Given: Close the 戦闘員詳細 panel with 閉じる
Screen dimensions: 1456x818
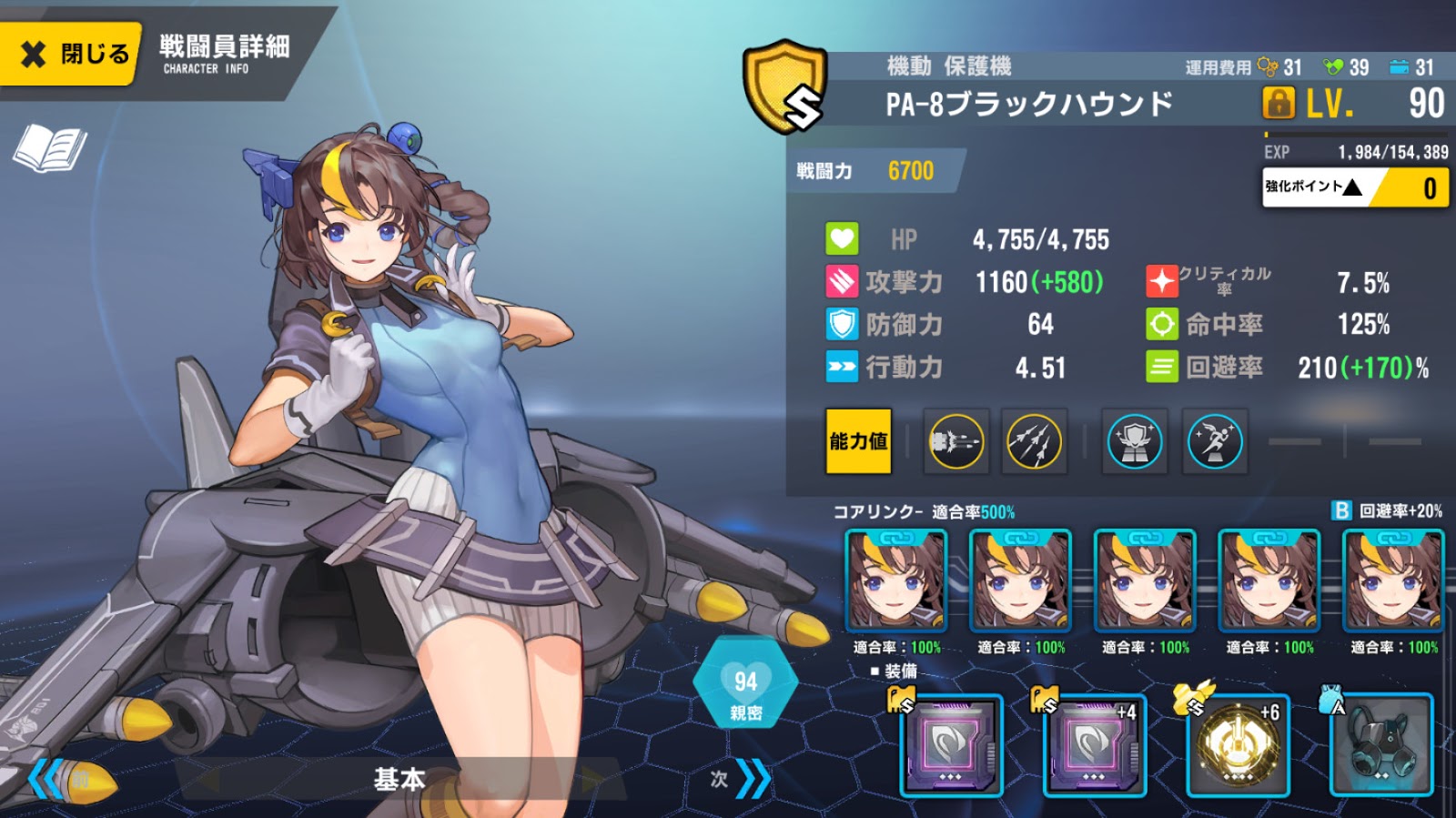Looking at the screenshot, I should click(x=68, y=55).
